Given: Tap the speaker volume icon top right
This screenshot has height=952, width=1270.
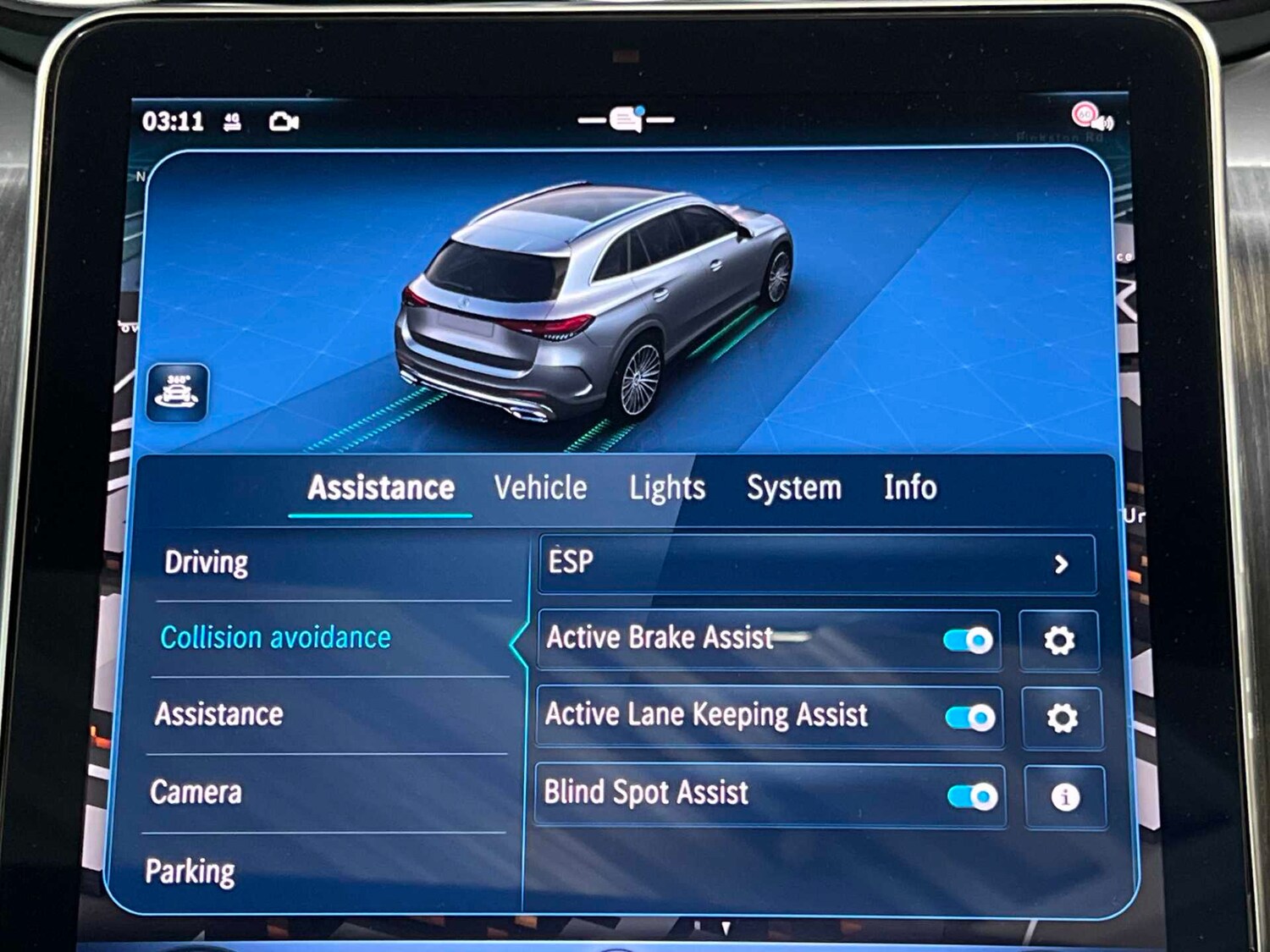Looking at the screenshot, I should pyautogui.click(x=1103, y=124).
